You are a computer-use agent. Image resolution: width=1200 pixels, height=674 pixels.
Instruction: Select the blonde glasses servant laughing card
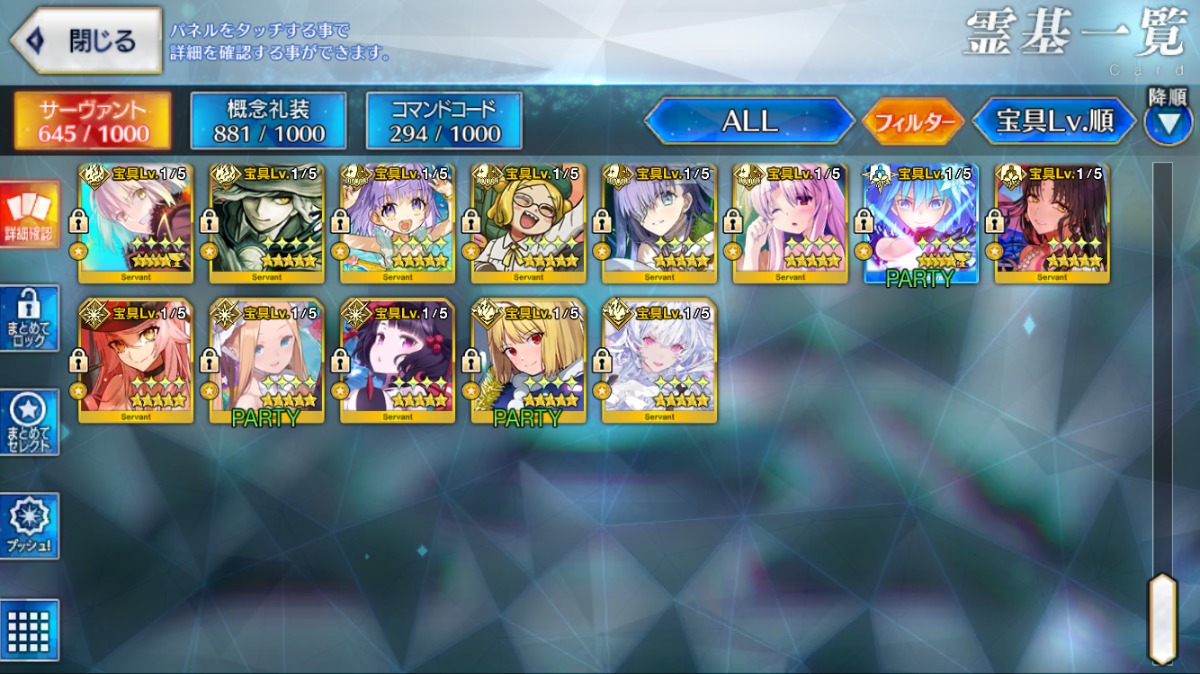point(528,224)
